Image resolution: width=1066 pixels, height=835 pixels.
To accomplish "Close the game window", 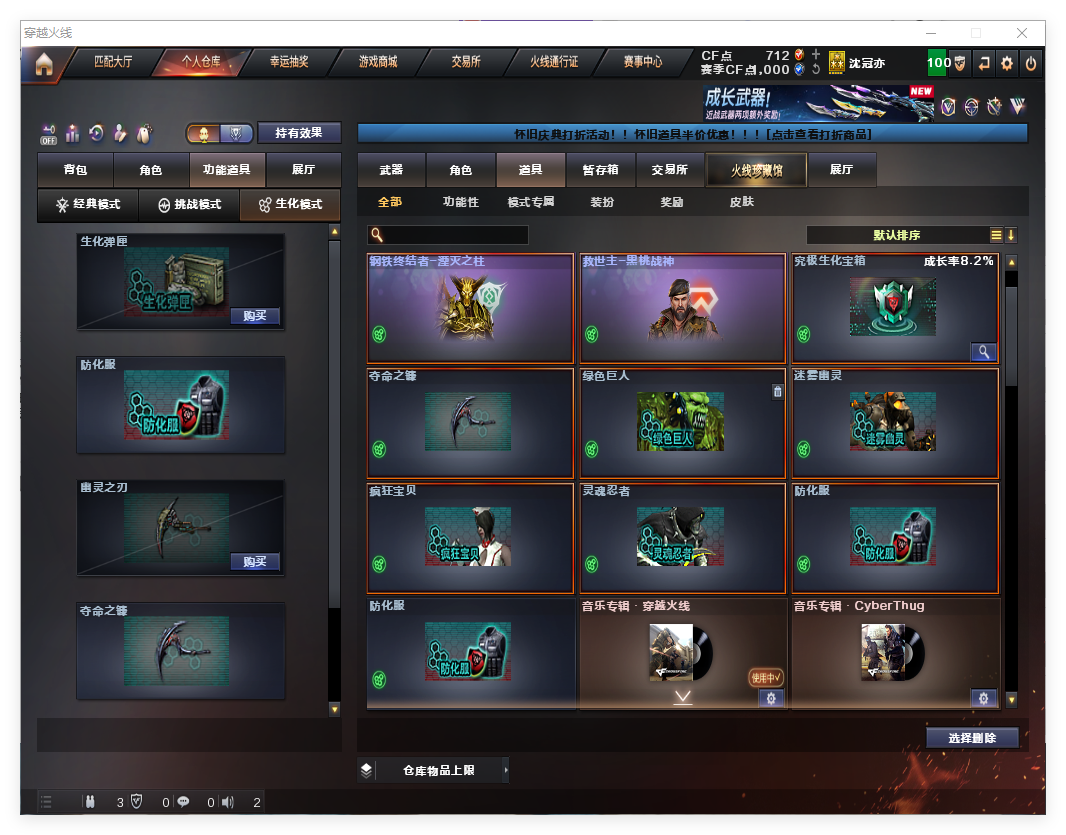I will (1023, 33).
